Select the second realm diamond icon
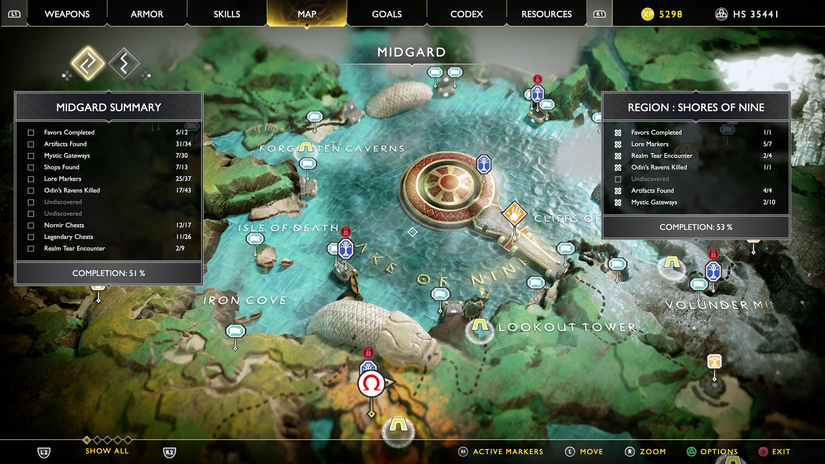Screen dimensions: 825x464 [124, 64]
